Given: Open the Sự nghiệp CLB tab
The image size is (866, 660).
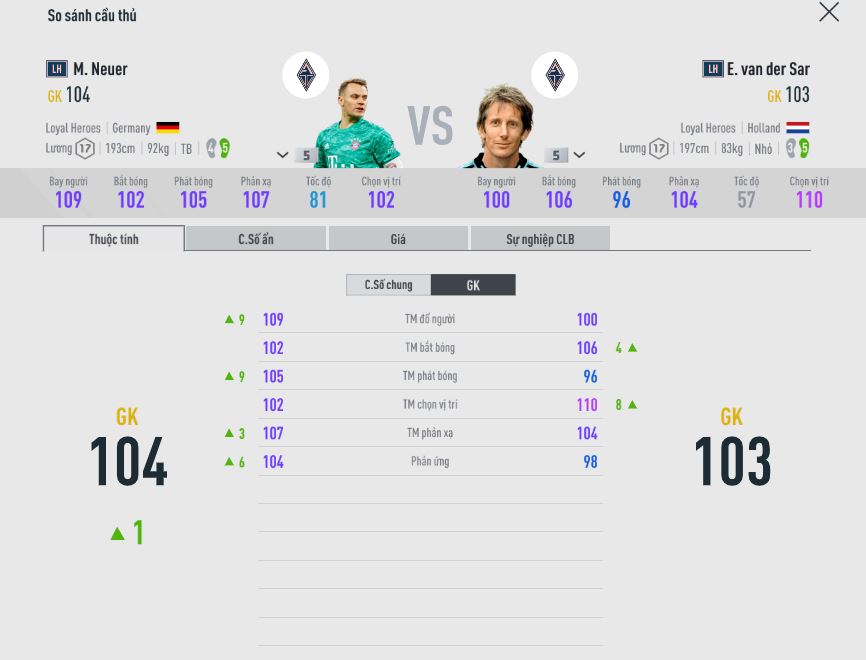Looking at the screenshot, I should (540, 239).
